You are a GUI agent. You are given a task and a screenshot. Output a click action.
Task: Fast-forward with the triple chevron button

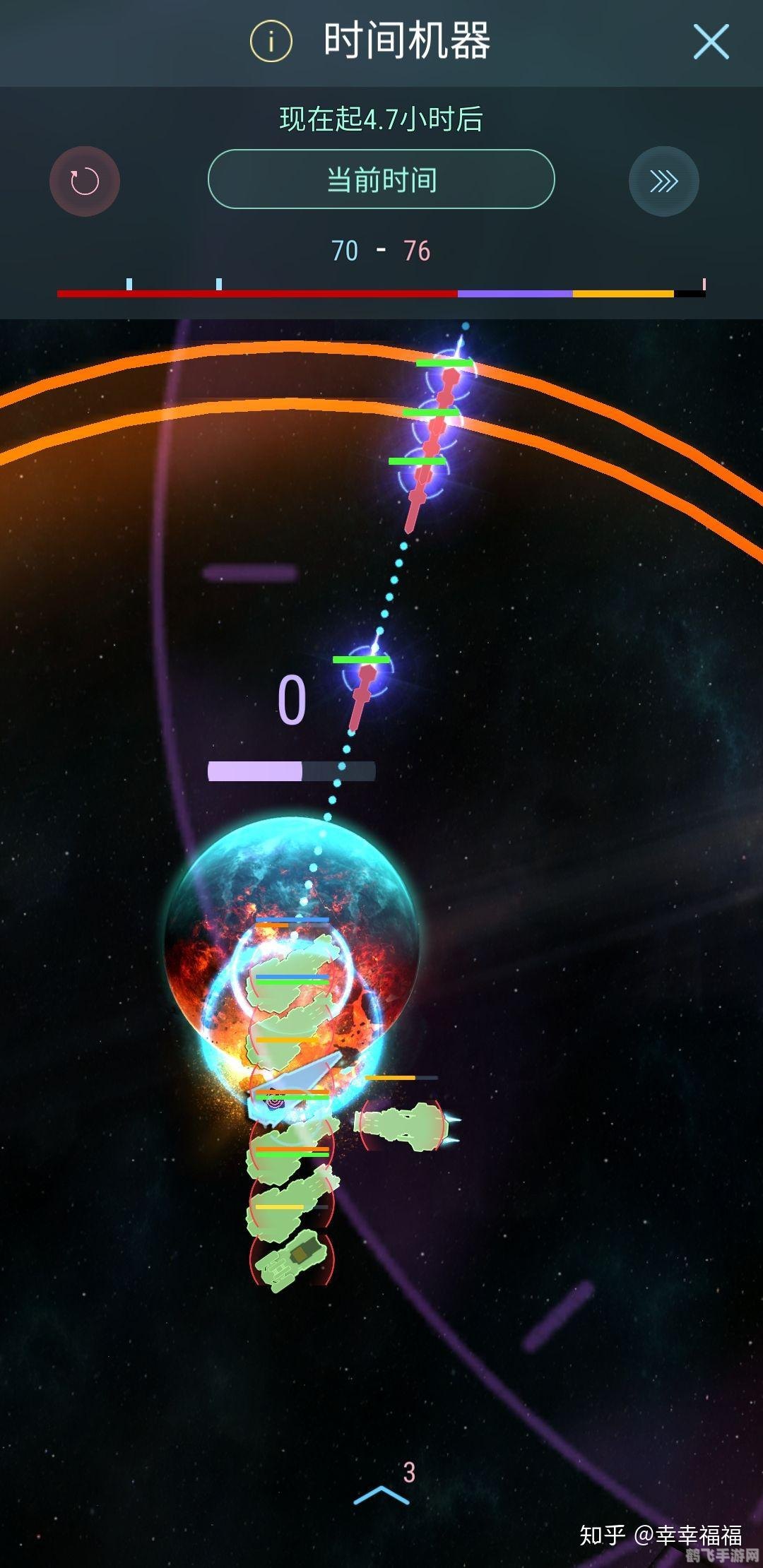[x=663, y=182]
